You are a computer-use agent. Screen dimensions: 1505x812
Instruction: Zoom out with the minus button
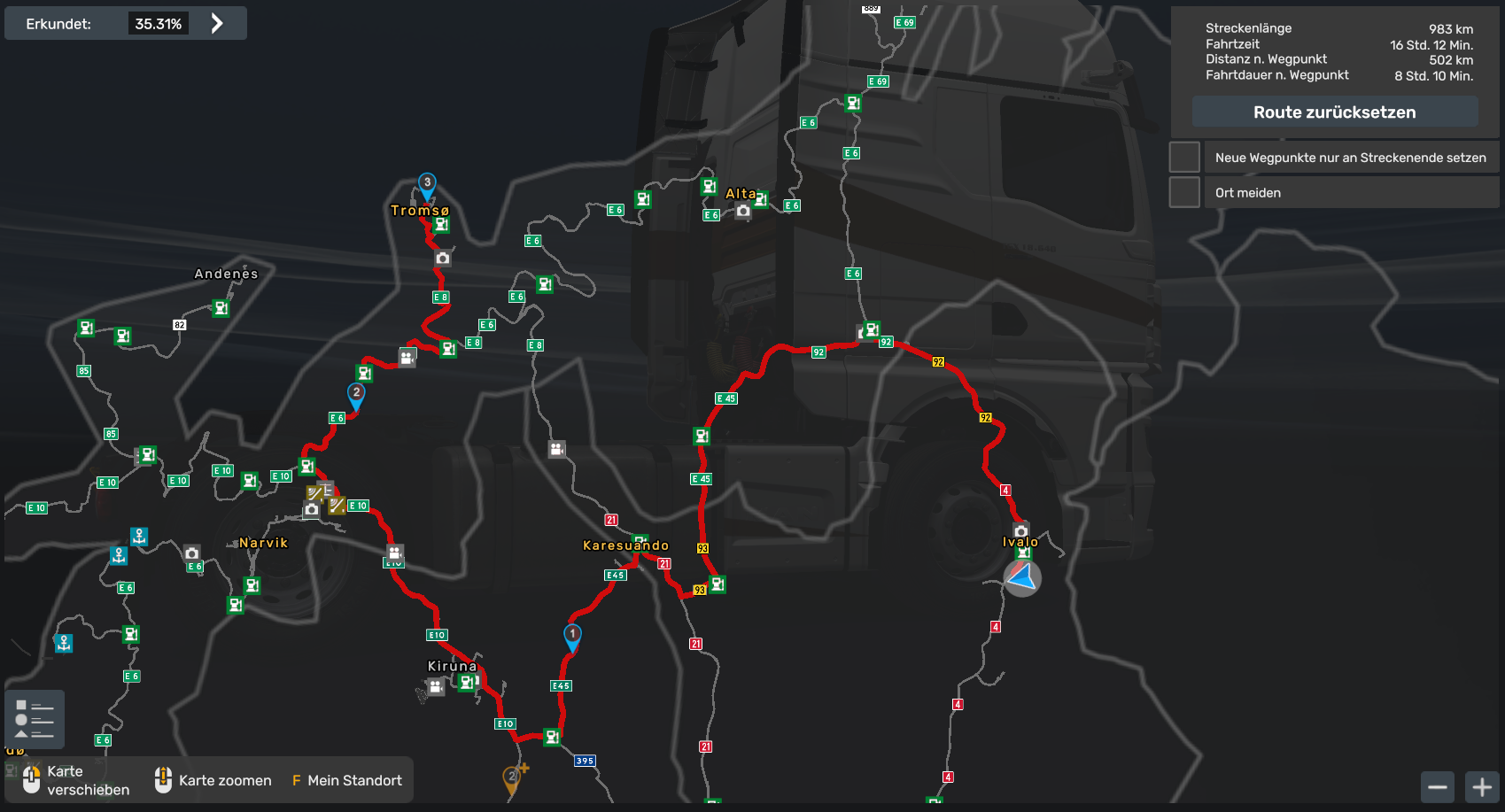pyautogui.click(x=1437, y=786)
